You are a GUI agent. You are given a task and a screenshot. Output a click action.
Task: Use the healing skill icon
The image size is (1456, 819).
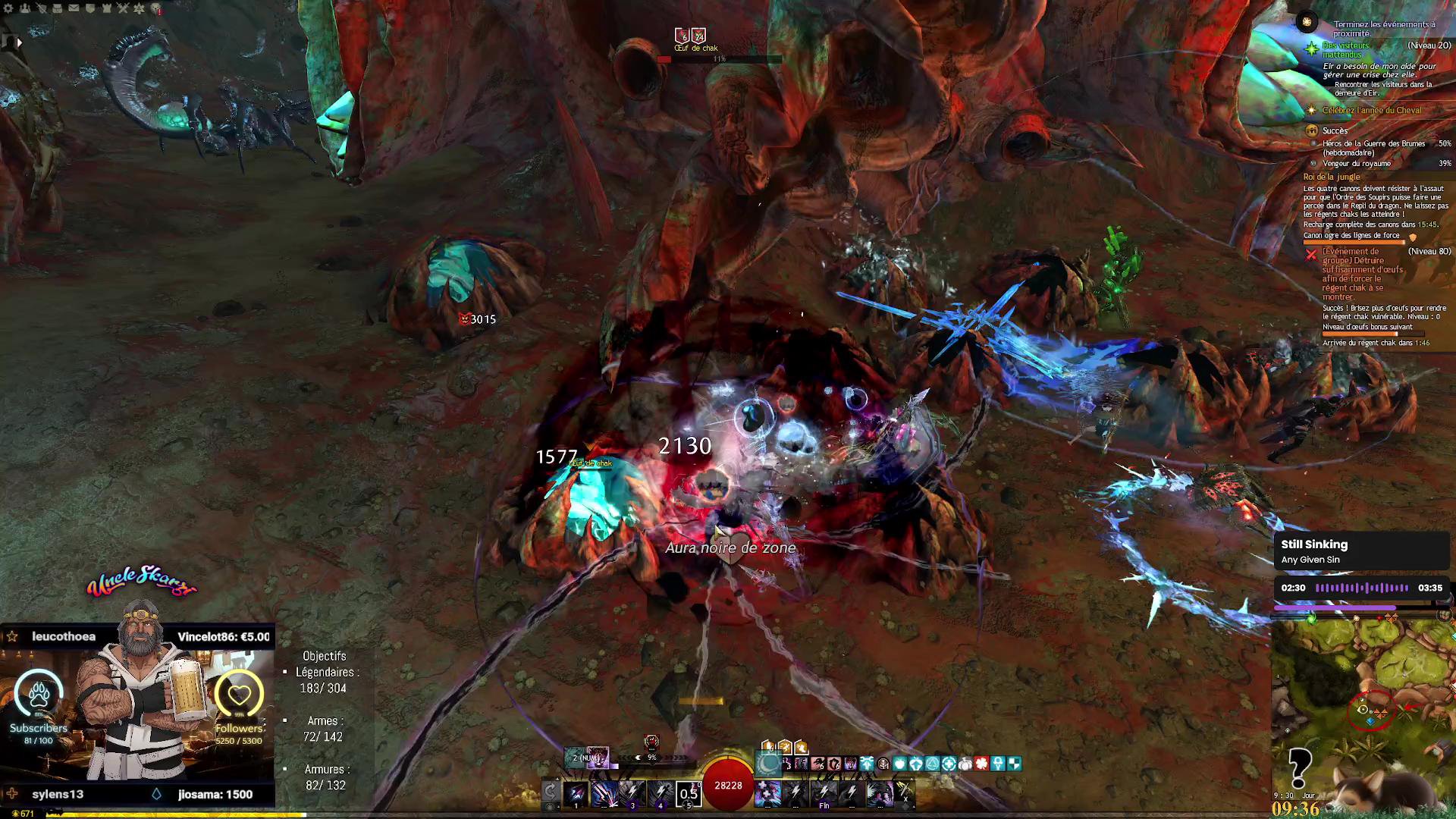767,793
